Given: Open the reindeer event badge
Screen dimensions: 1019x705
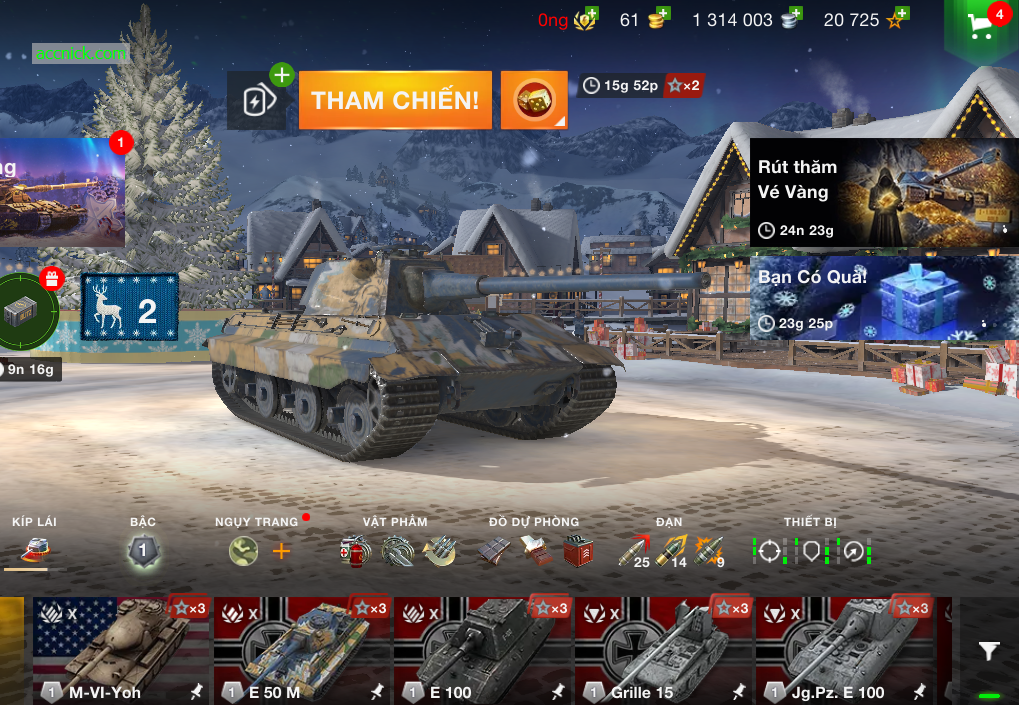Looking at the screenshot, I should point(129,307).
